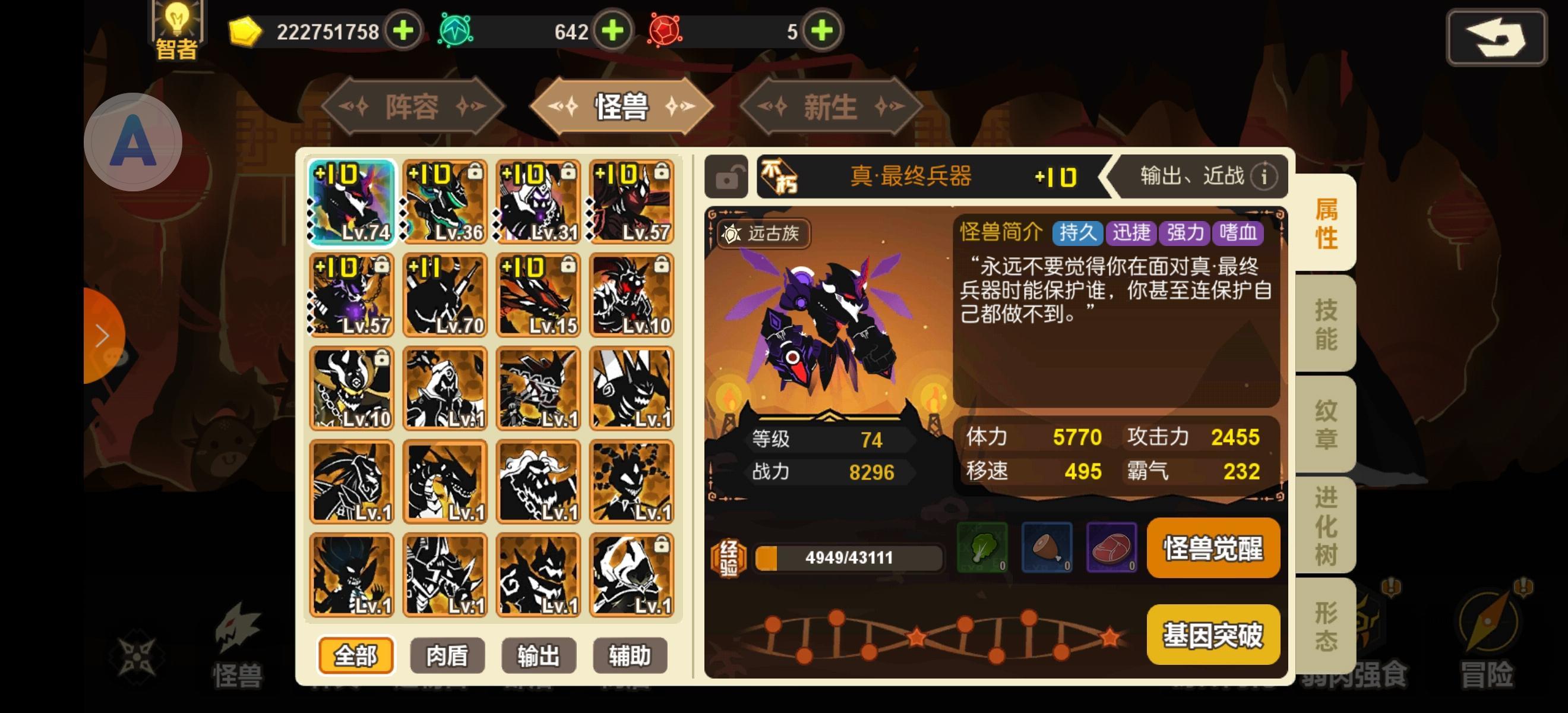Image resolution: width=1568 pixels, height=713 pixels.
Task: Select the 辅助 filter
Action: pyautogui.click(x=630, y=656)
